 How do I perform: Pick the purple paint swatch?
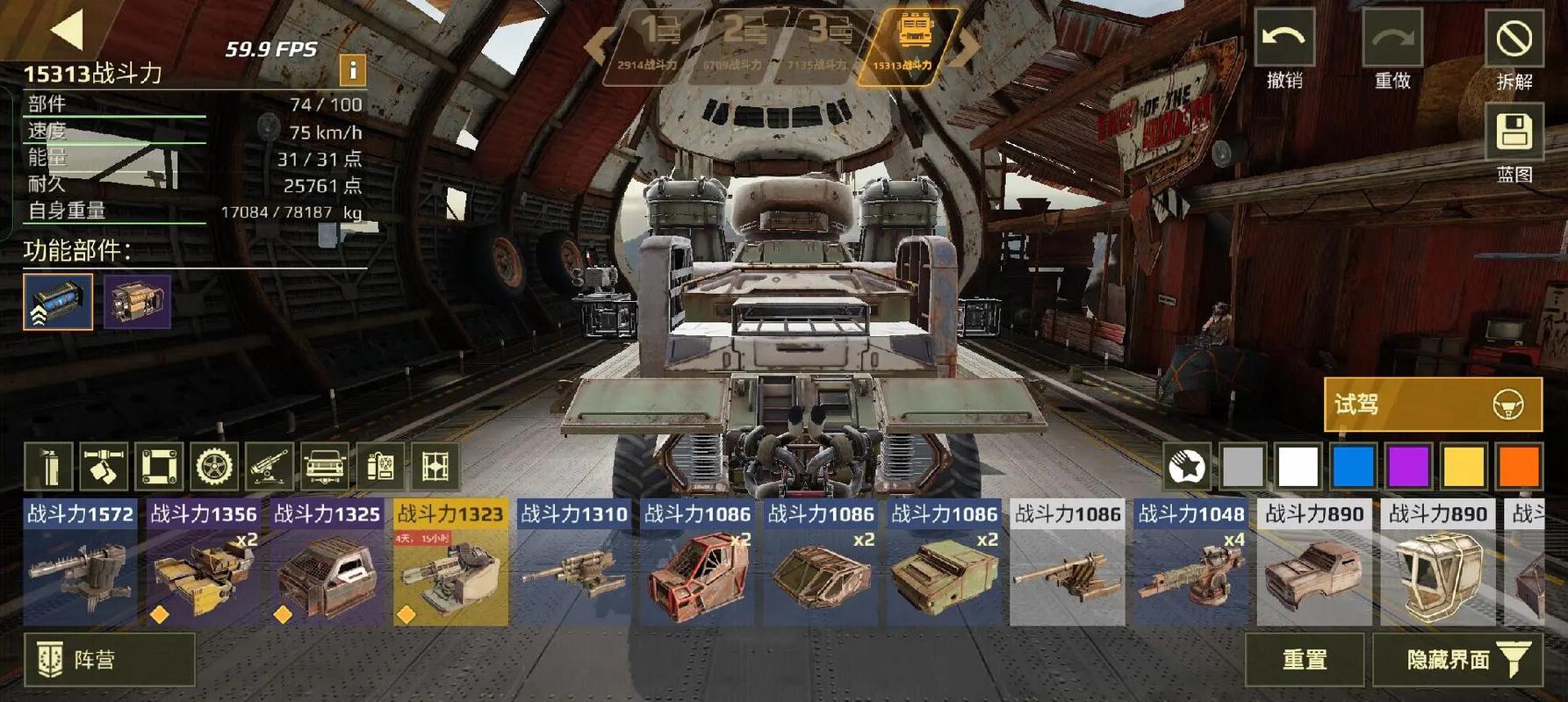[1408, 466]
